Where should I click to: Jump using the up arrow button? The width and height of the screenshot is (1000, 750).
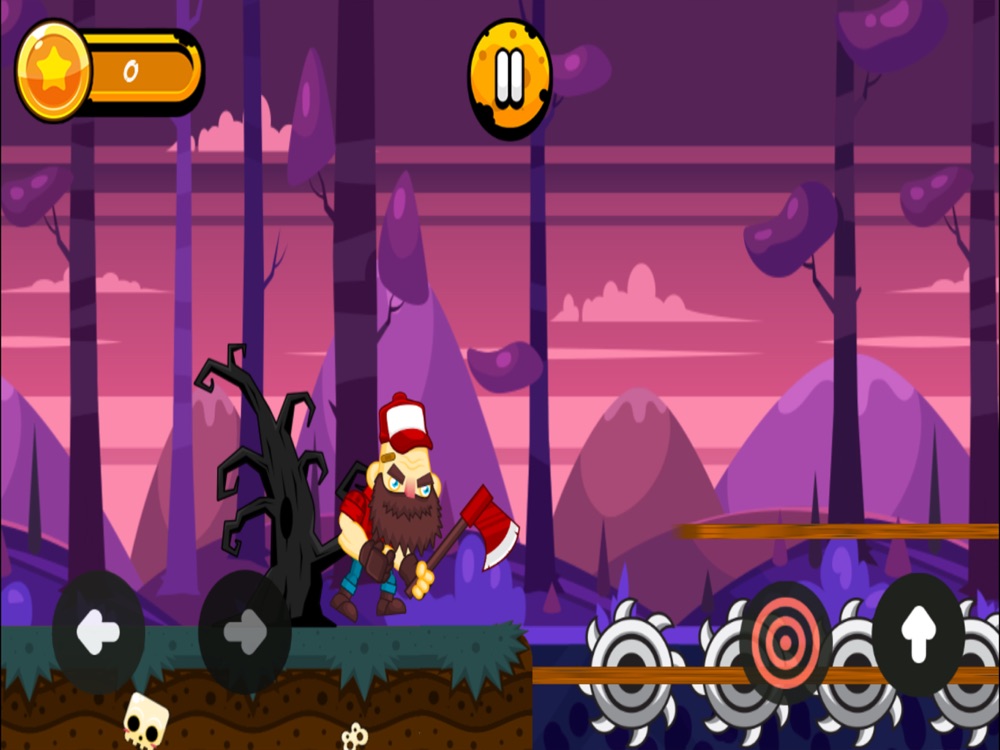tap(918, 633)
